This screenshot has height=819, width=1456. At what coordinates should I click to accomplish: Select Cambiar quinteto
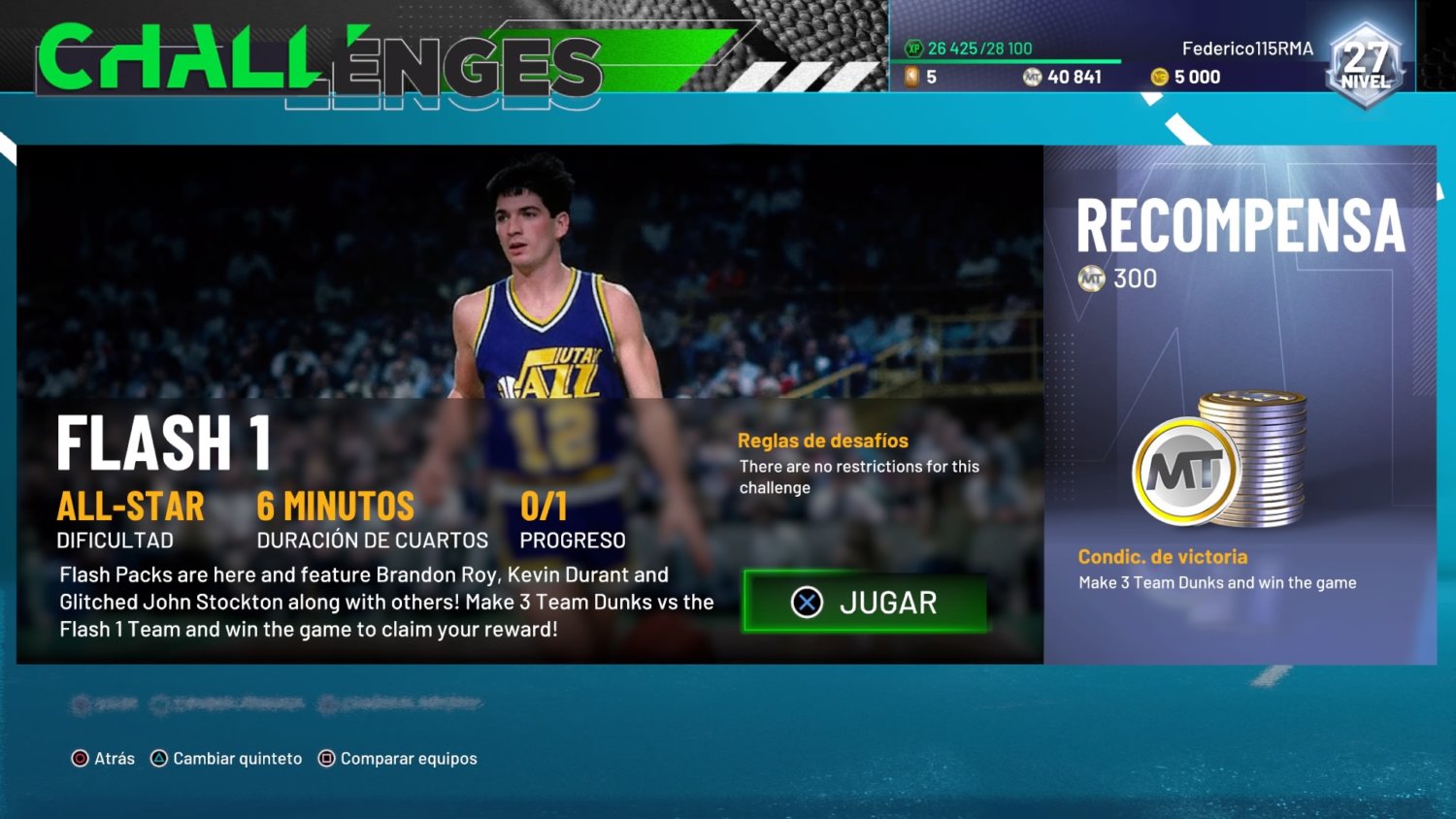click(239, 758)
